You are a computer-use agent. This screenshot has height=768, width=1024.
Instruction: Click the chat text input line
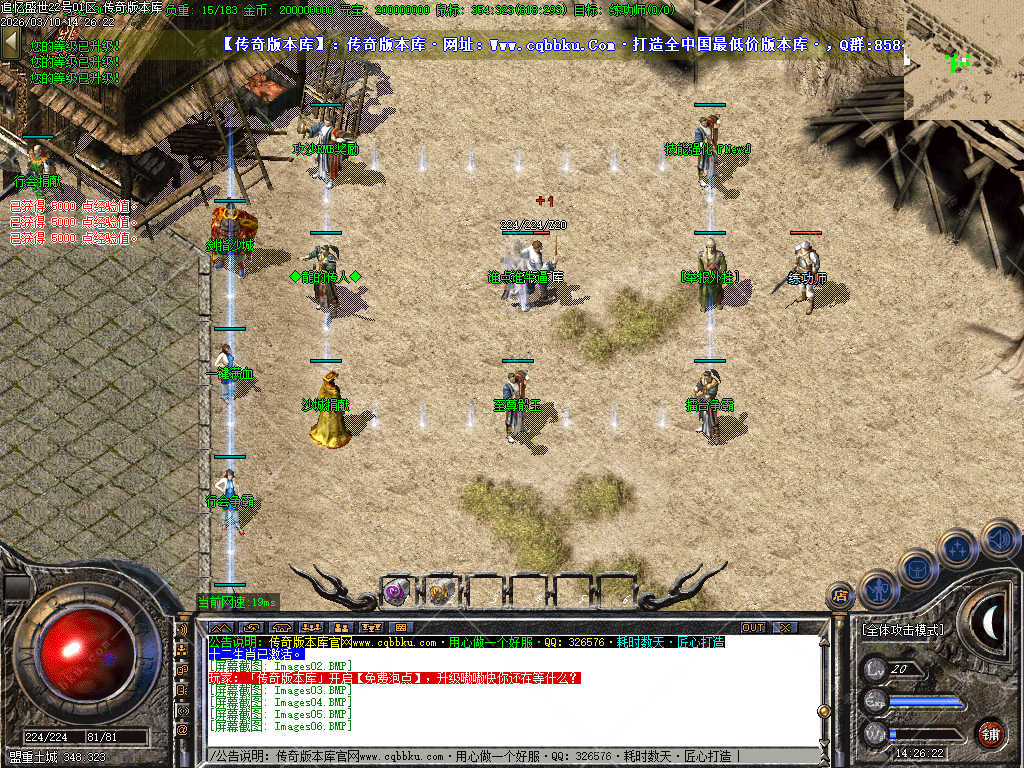(500, 756)
